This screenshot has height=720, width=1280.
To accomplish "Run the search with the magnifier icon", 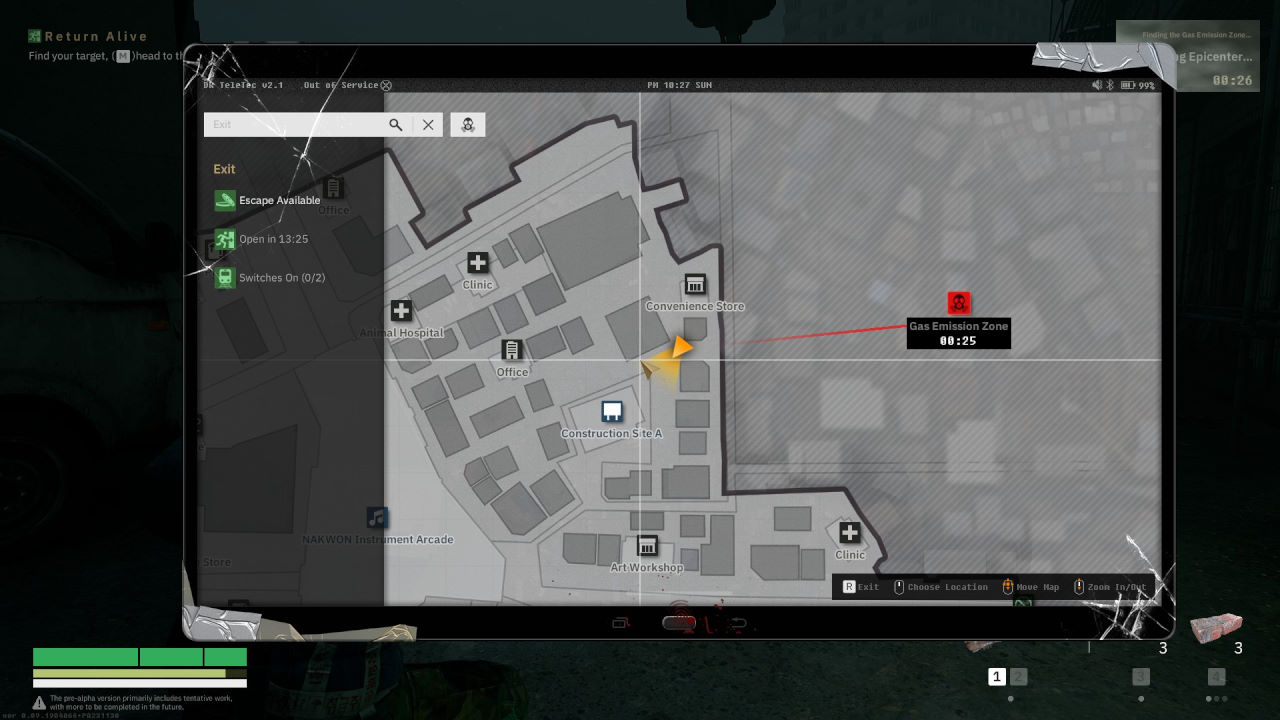I will pos(396,124).
